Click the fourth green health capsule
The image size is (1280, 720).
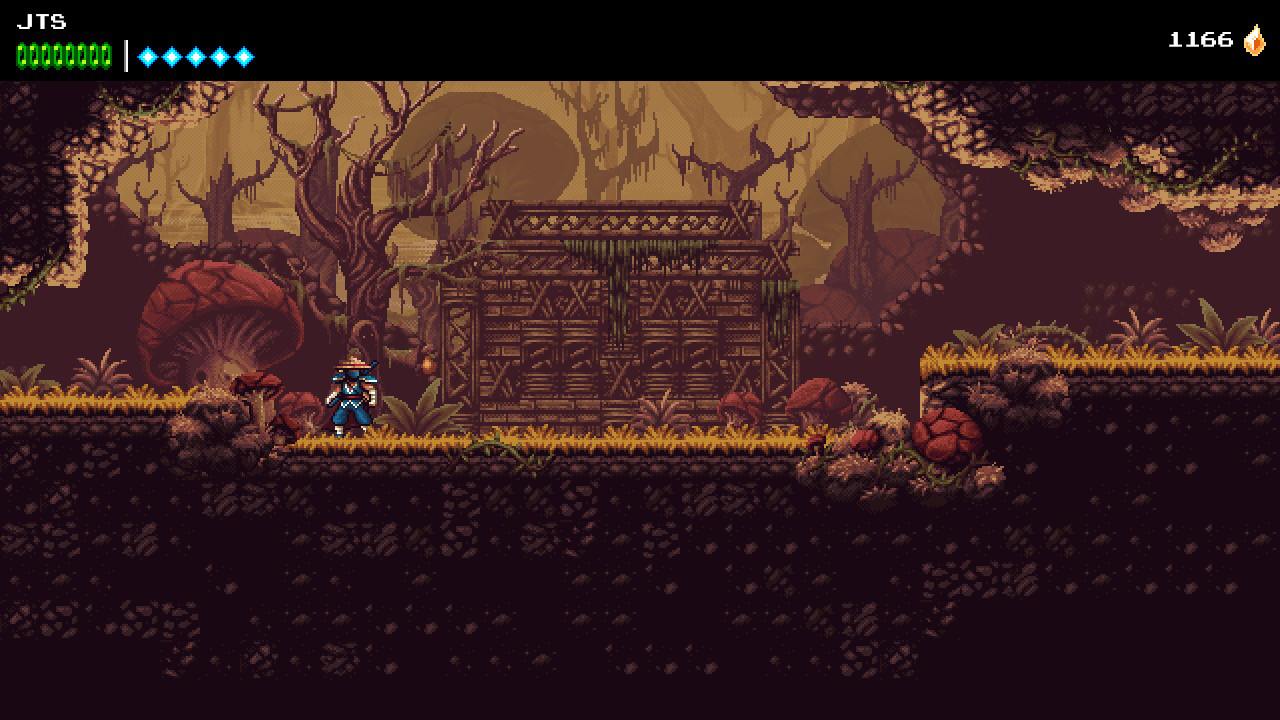coord(57,56)
